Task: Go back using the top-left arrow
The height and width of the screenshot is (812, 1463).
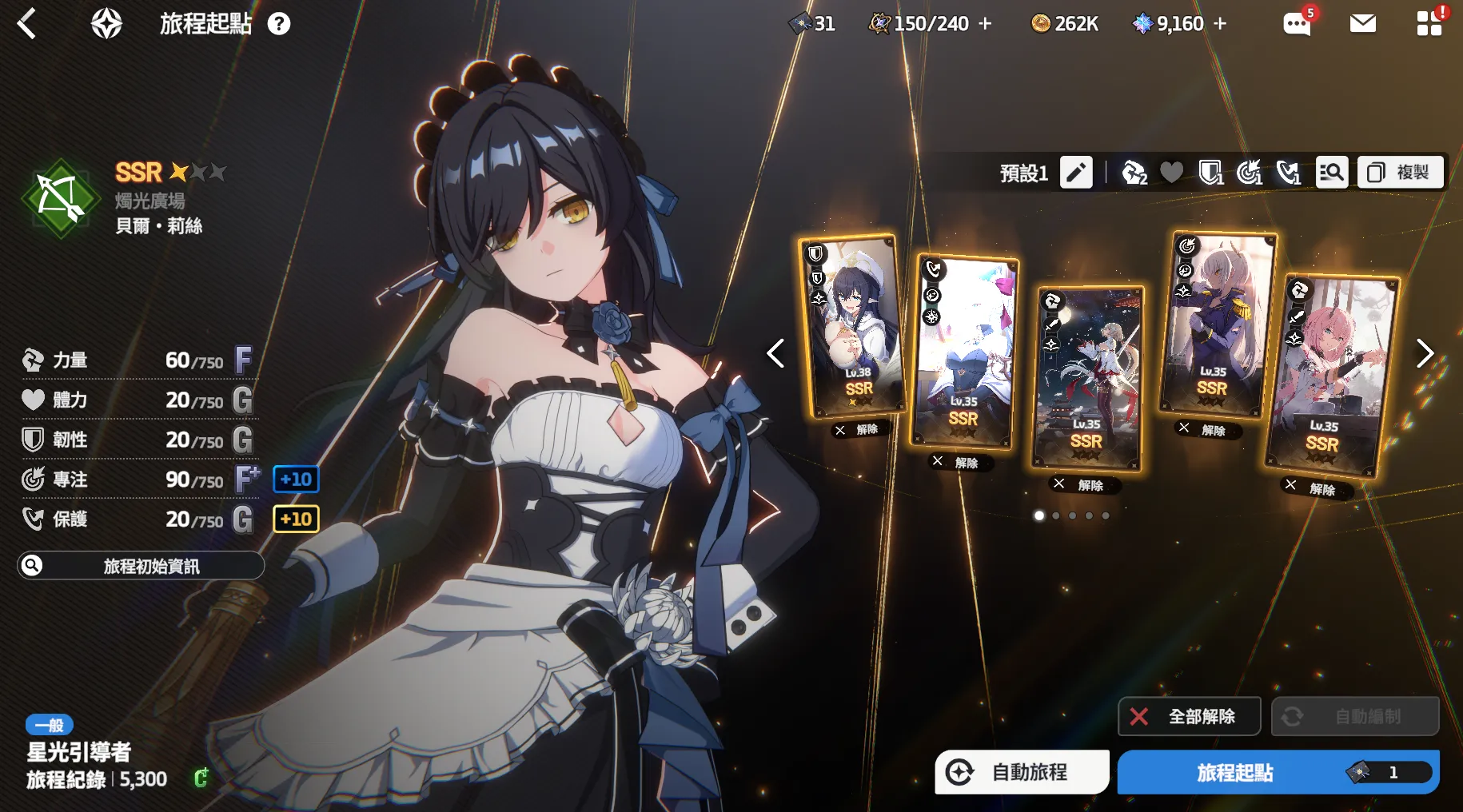Action: coord(27,23)
